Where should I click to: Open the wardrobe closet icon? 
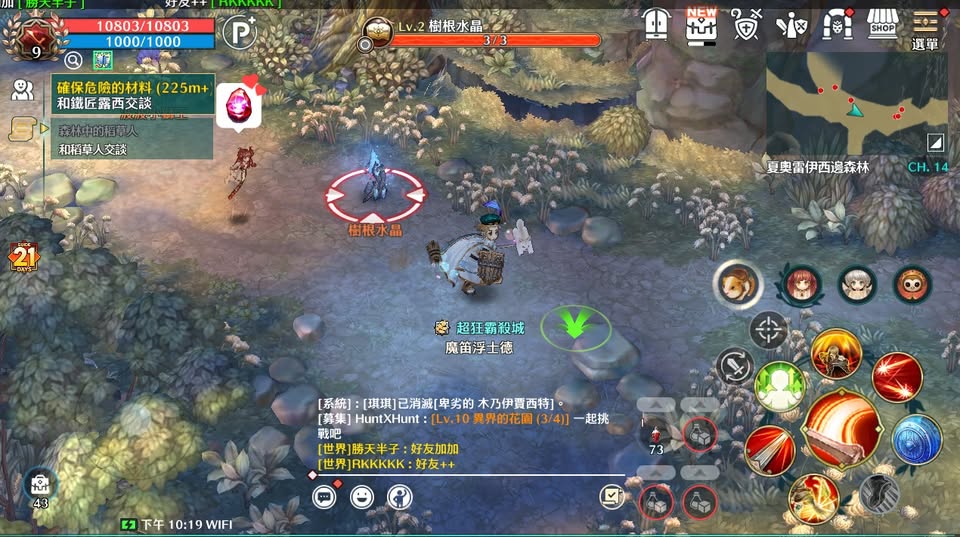click(656, 25)
